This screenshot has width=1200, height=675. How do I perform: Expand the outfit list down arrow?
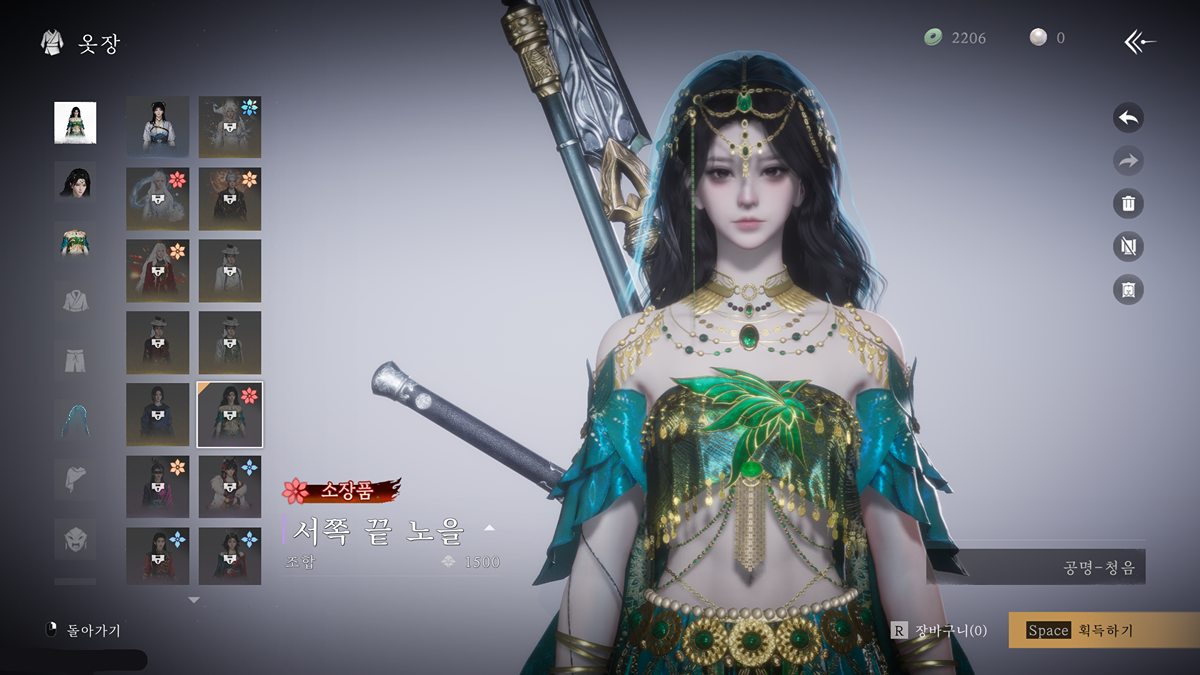click(194, 600)
